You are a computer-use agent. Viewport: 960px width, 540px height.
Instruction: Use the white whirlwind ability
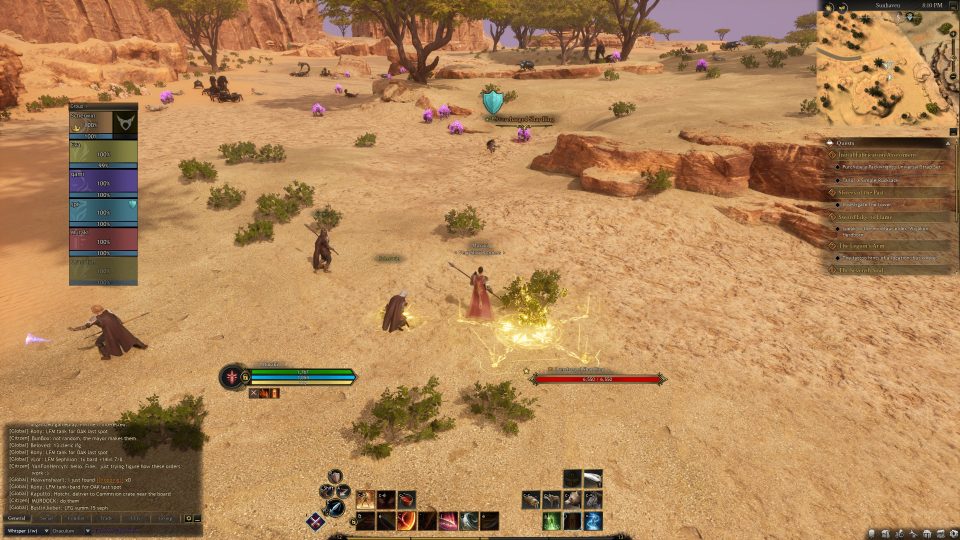tap(468, 520)
